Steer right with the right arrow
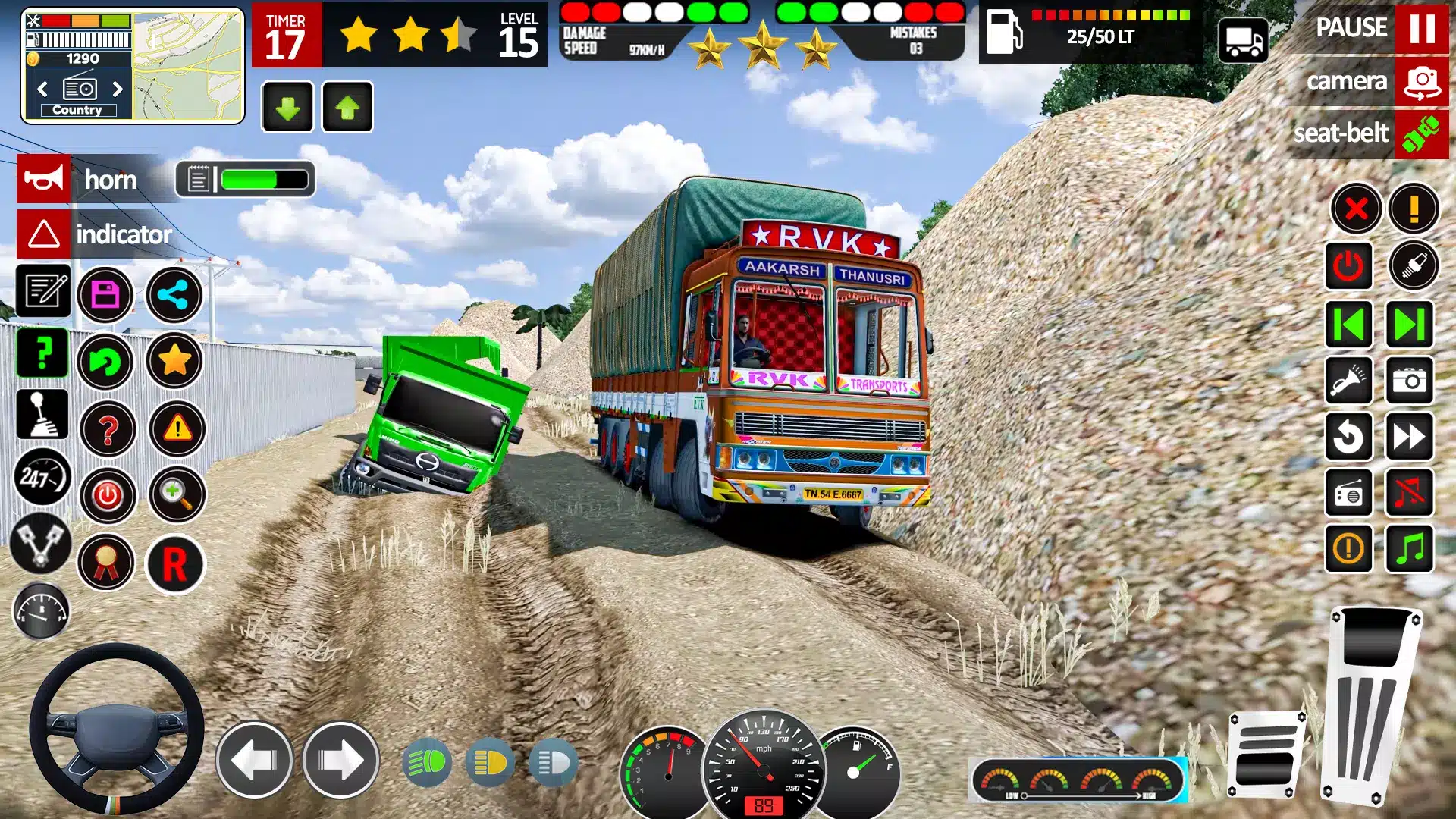The width and height of the screenshot is (1456, 819). coord(340,760)
